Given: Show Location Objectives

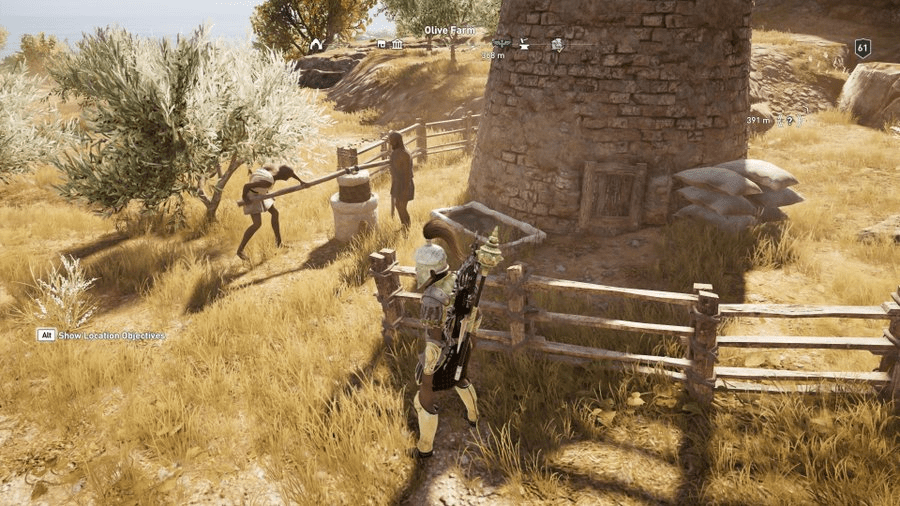Looking at the screenshot, I should (101, 336).
